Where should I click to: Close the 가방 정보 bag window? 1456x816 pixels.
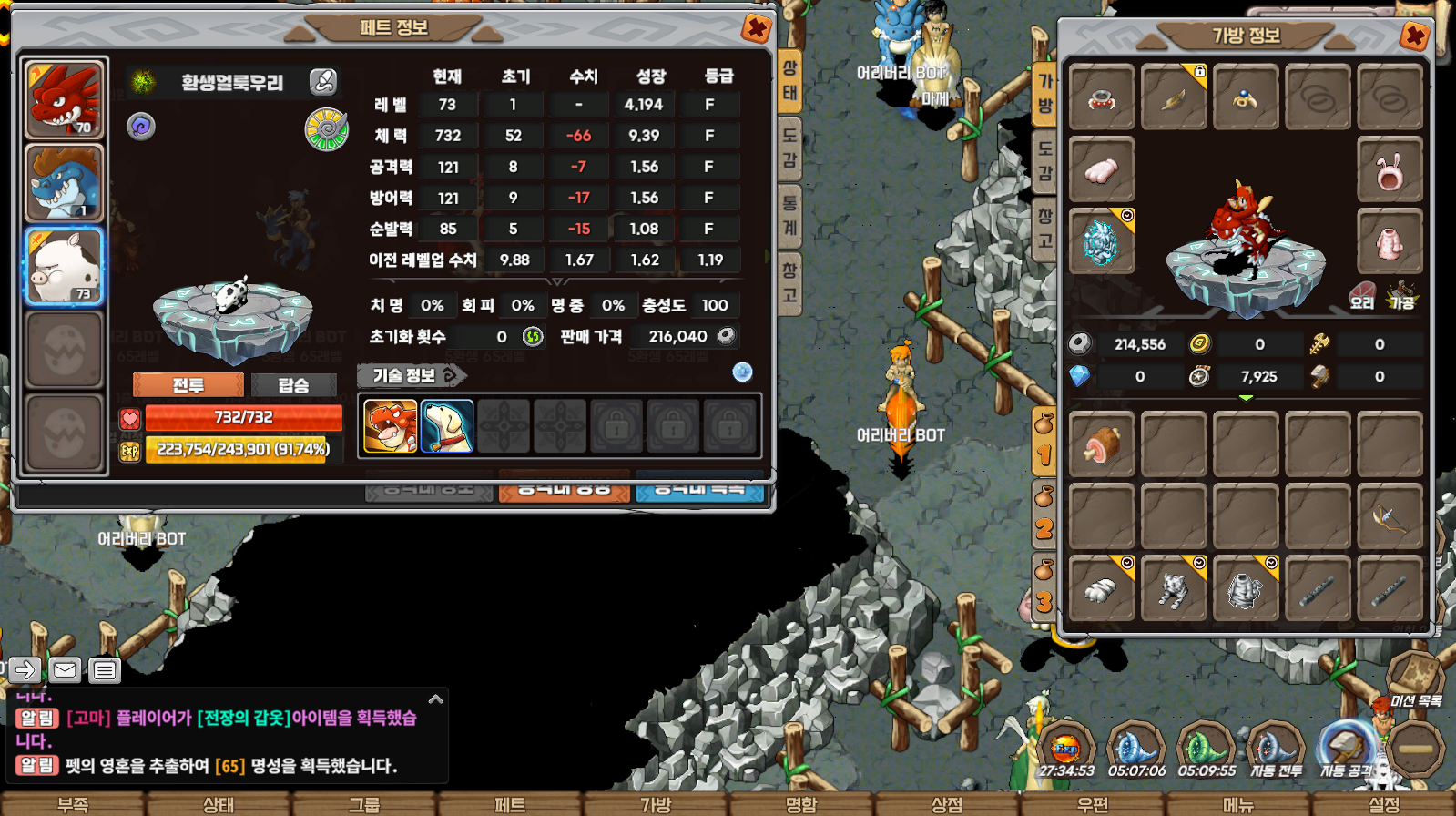coord(1414,36)
